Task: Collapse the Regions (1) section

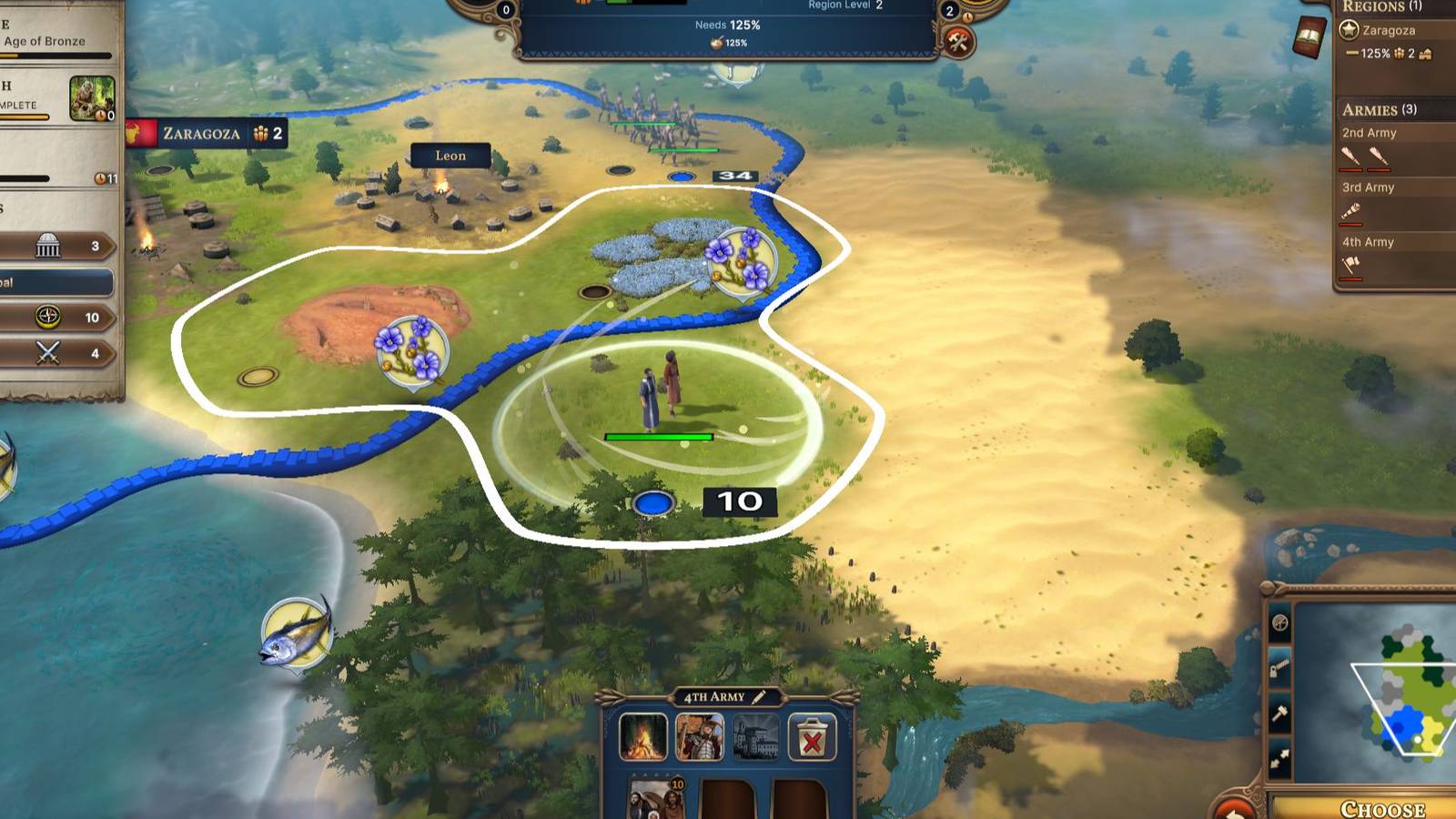Action: [x=1374, y=7]
